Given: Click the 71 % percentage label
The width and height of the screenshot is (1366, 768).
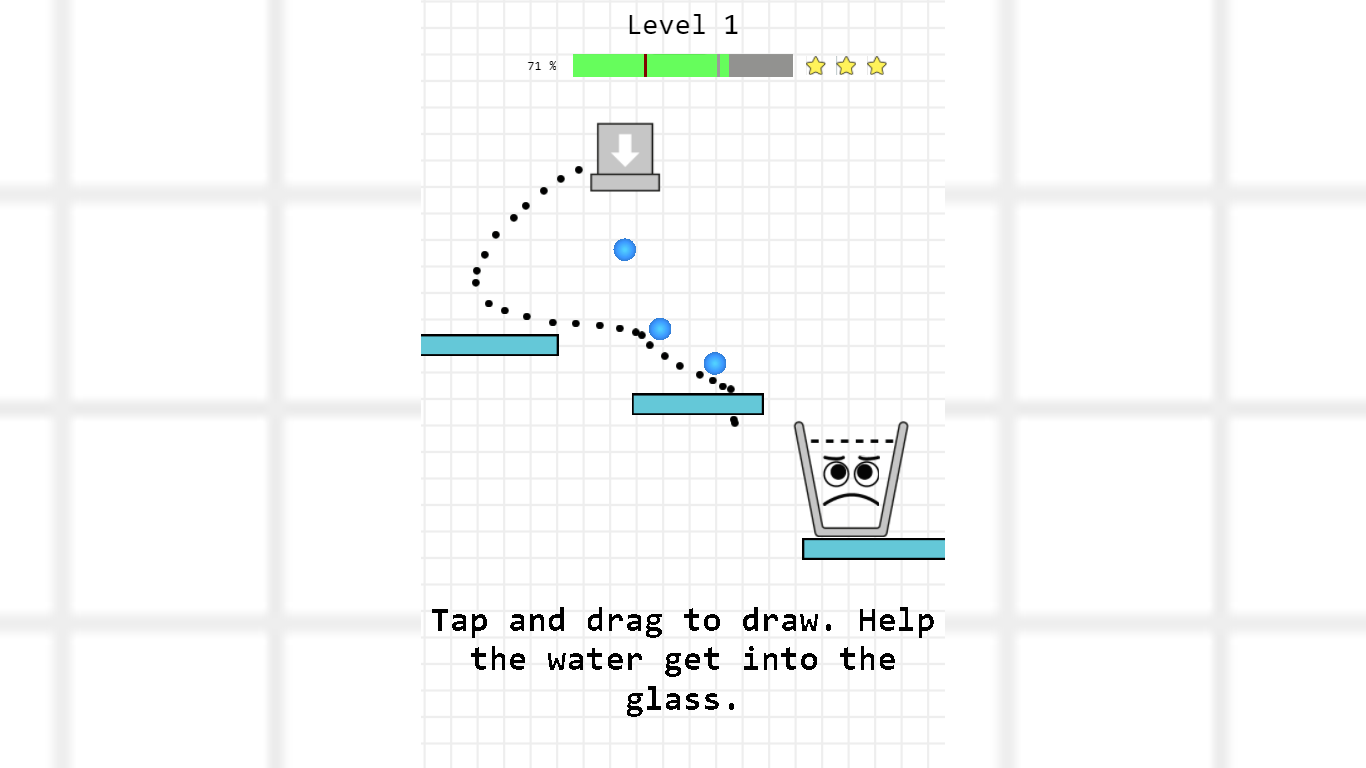Looking at the screenshot, I should [540, 66].
